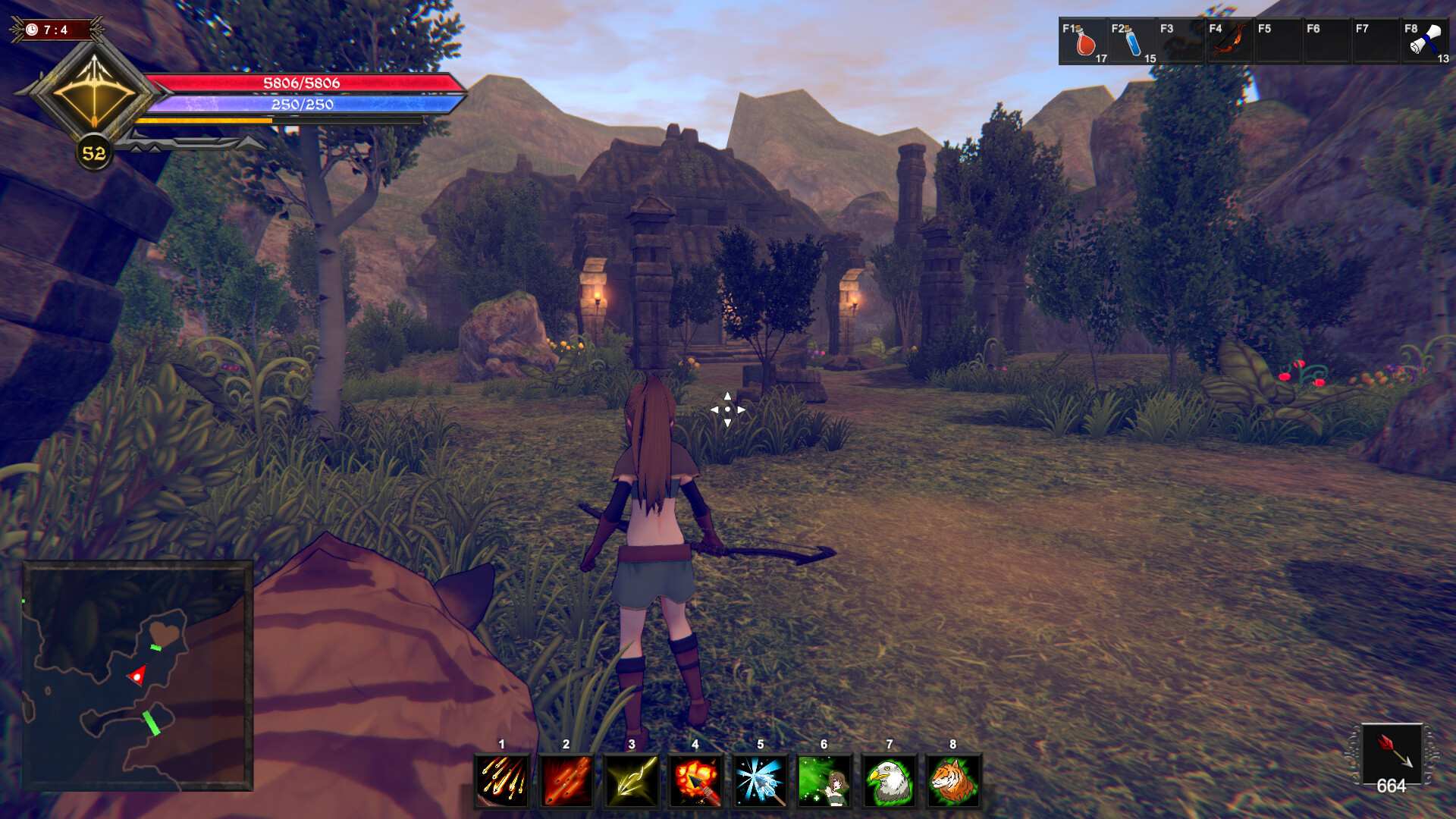Select the flaming bow in F4 slot
This screenshot has height=819, width=1456.
point(1229,42)
